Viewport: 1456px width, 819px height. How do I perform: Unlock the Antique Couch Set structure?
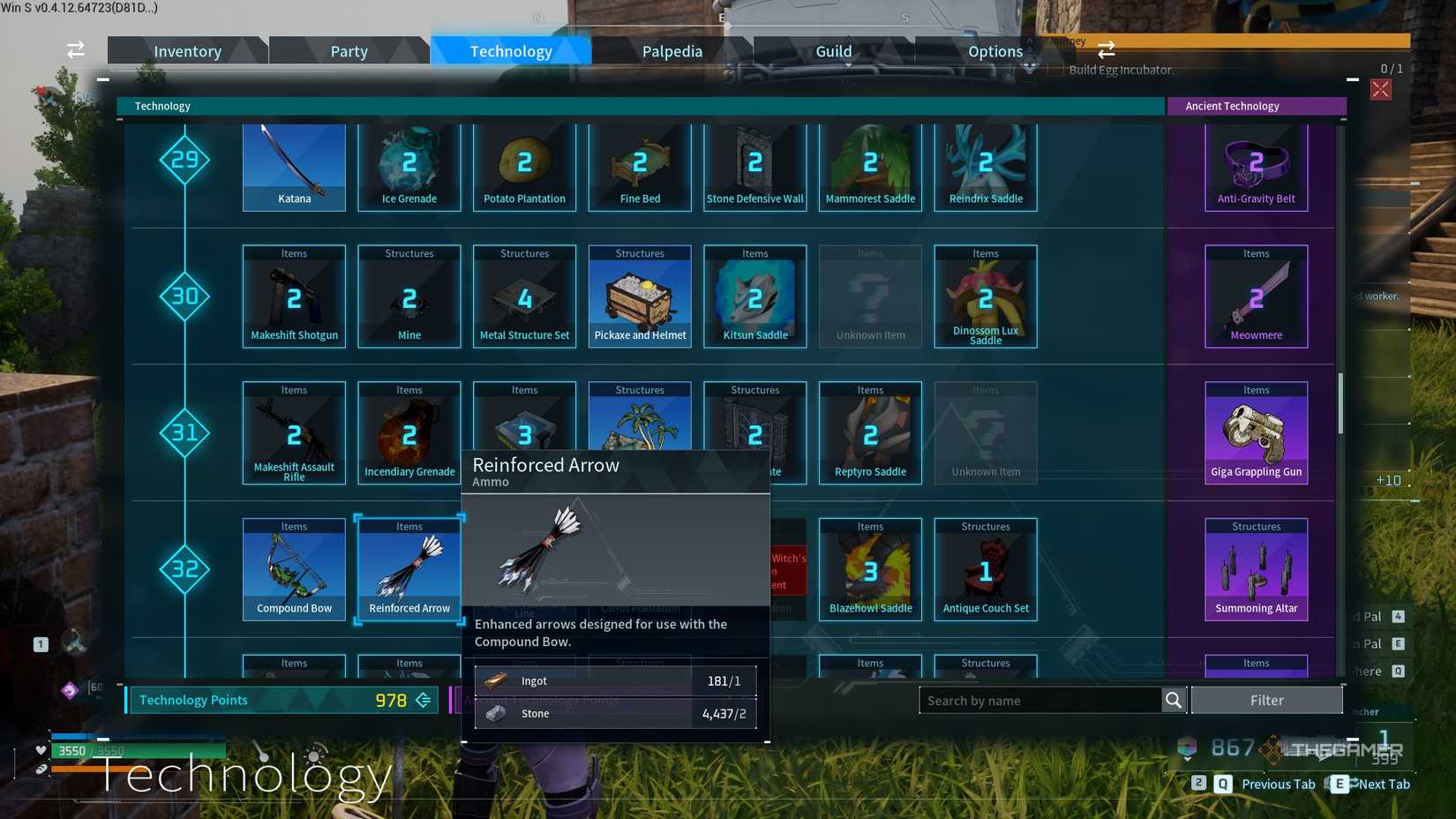(985, 569)
